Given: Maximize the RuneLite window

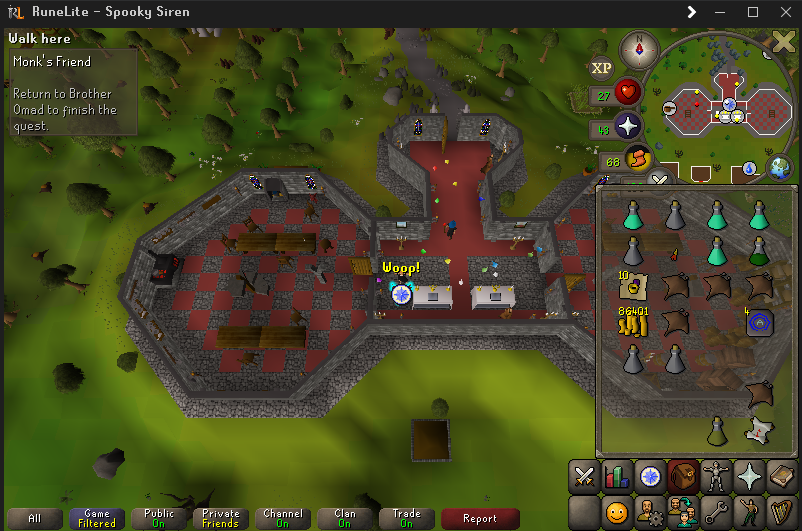Looking at the screenshot, I should pyautogui.click(x=754, y=12).
